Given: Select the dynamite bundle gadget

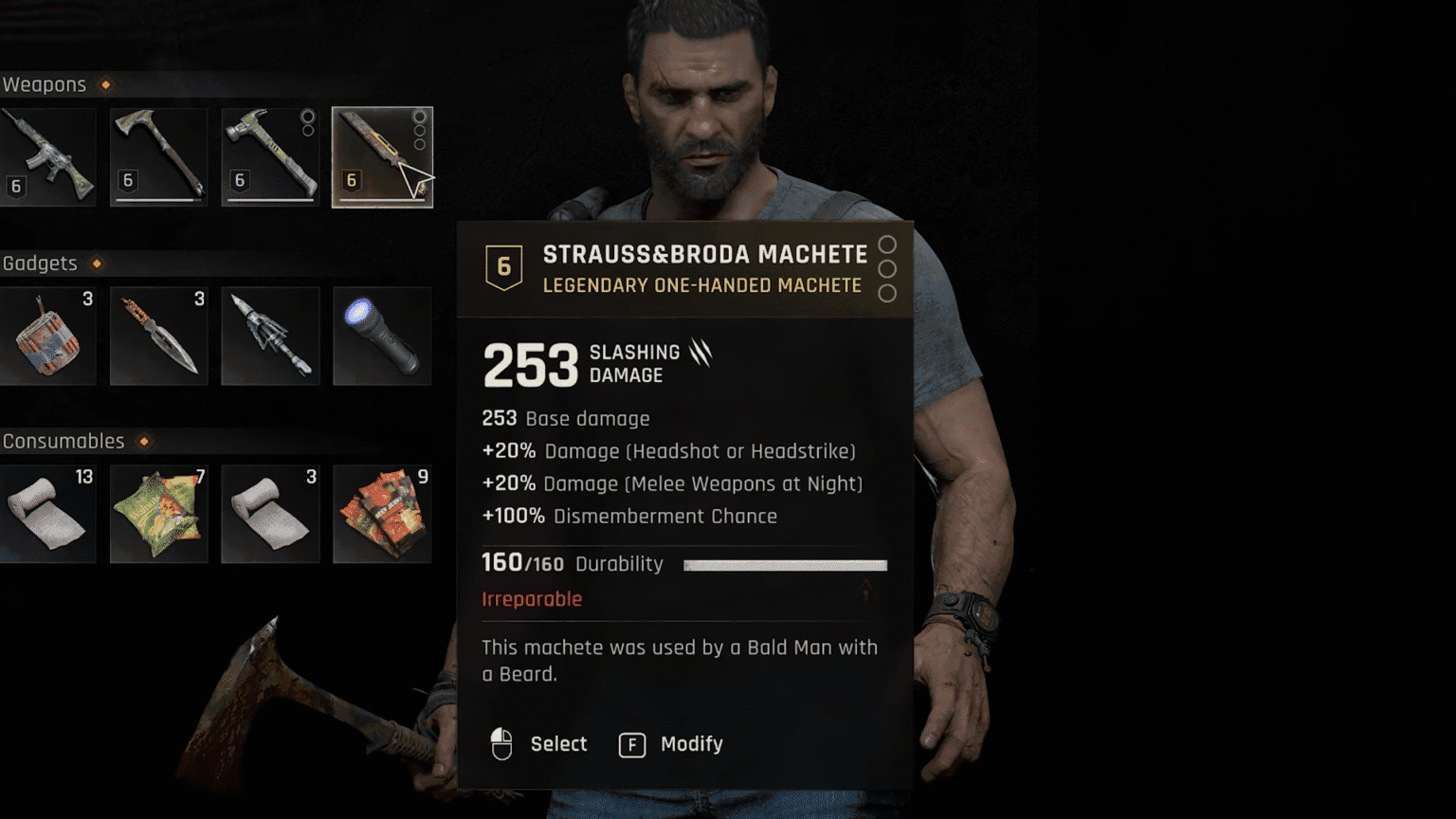Looking at the screenshot, I should (47, 336).
